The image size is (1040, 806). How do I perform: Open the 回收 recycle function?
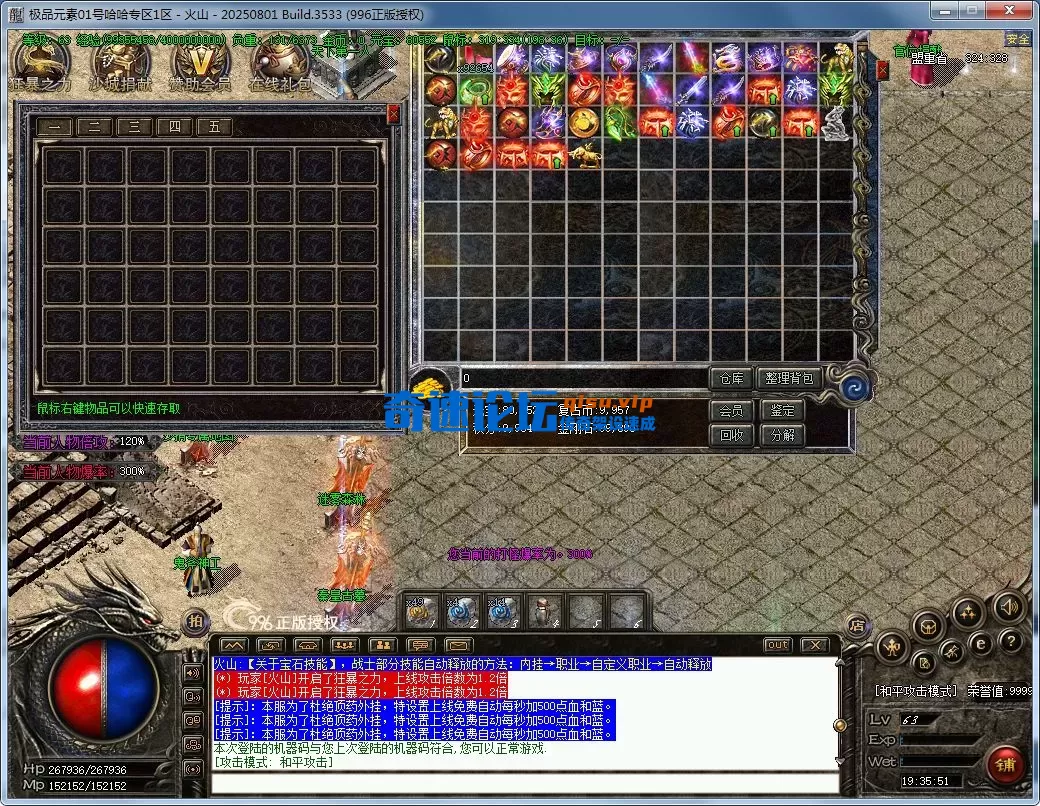click(x=731, y=435)
